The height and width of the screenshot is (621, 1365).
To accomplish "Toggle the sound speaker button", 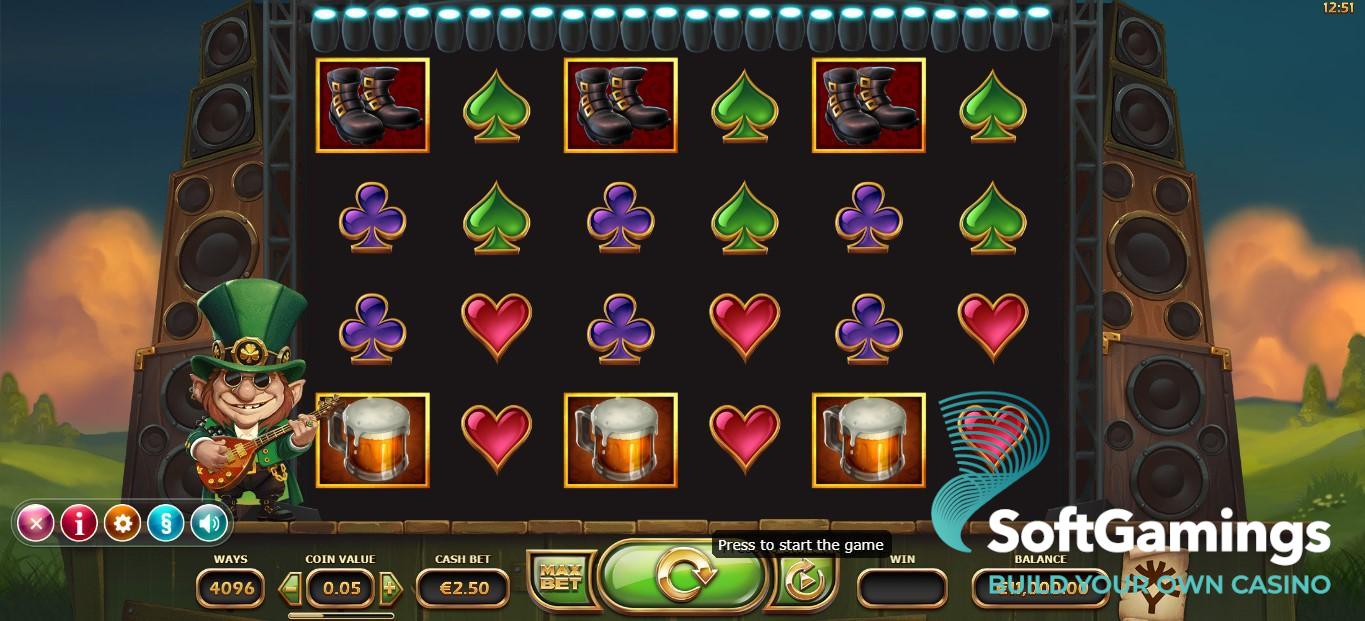I will point(208,523).
